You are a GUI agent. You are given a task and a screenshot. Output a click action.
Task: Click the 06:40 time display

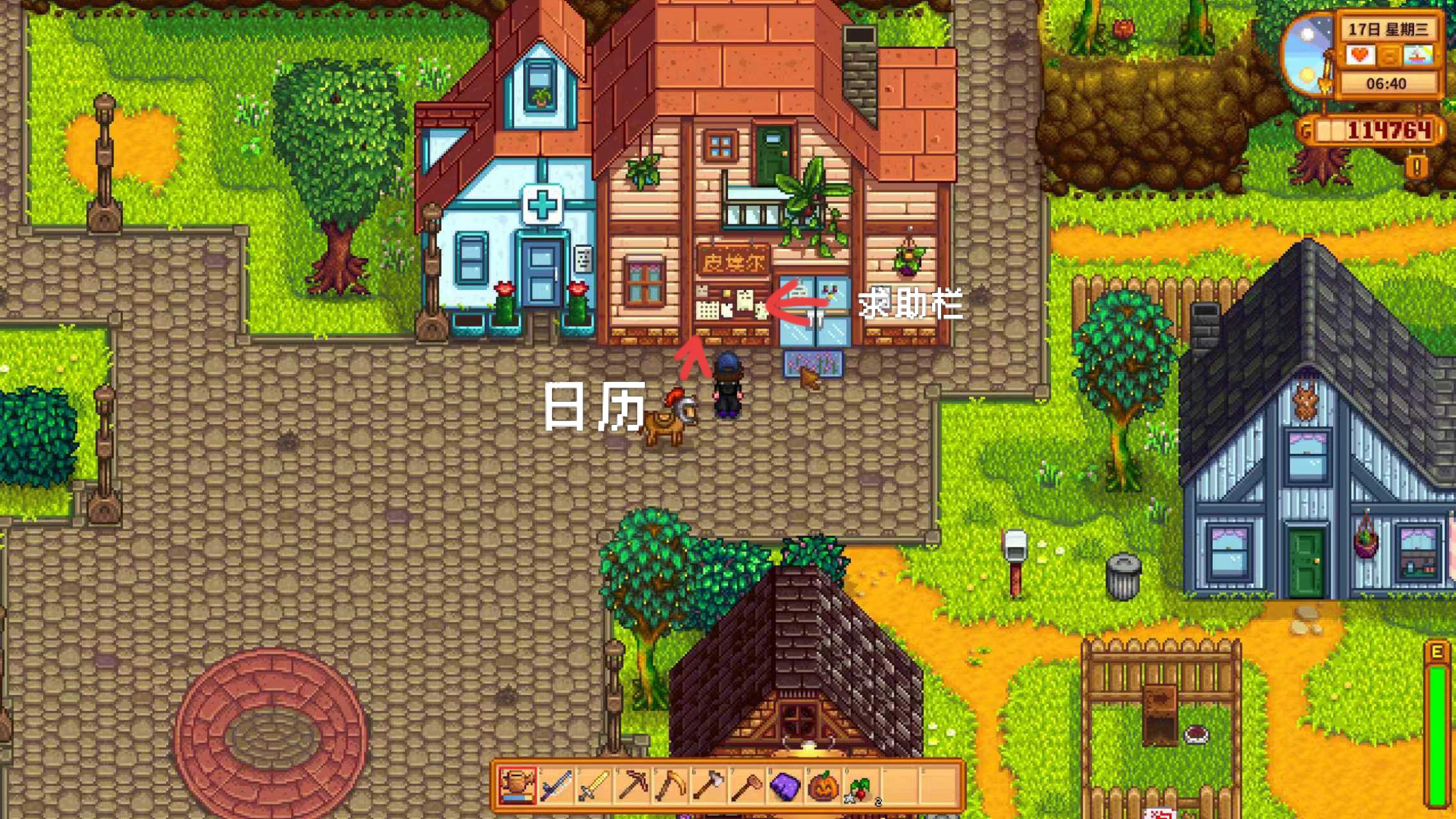pyautogui.click(x=1387, y=83)
